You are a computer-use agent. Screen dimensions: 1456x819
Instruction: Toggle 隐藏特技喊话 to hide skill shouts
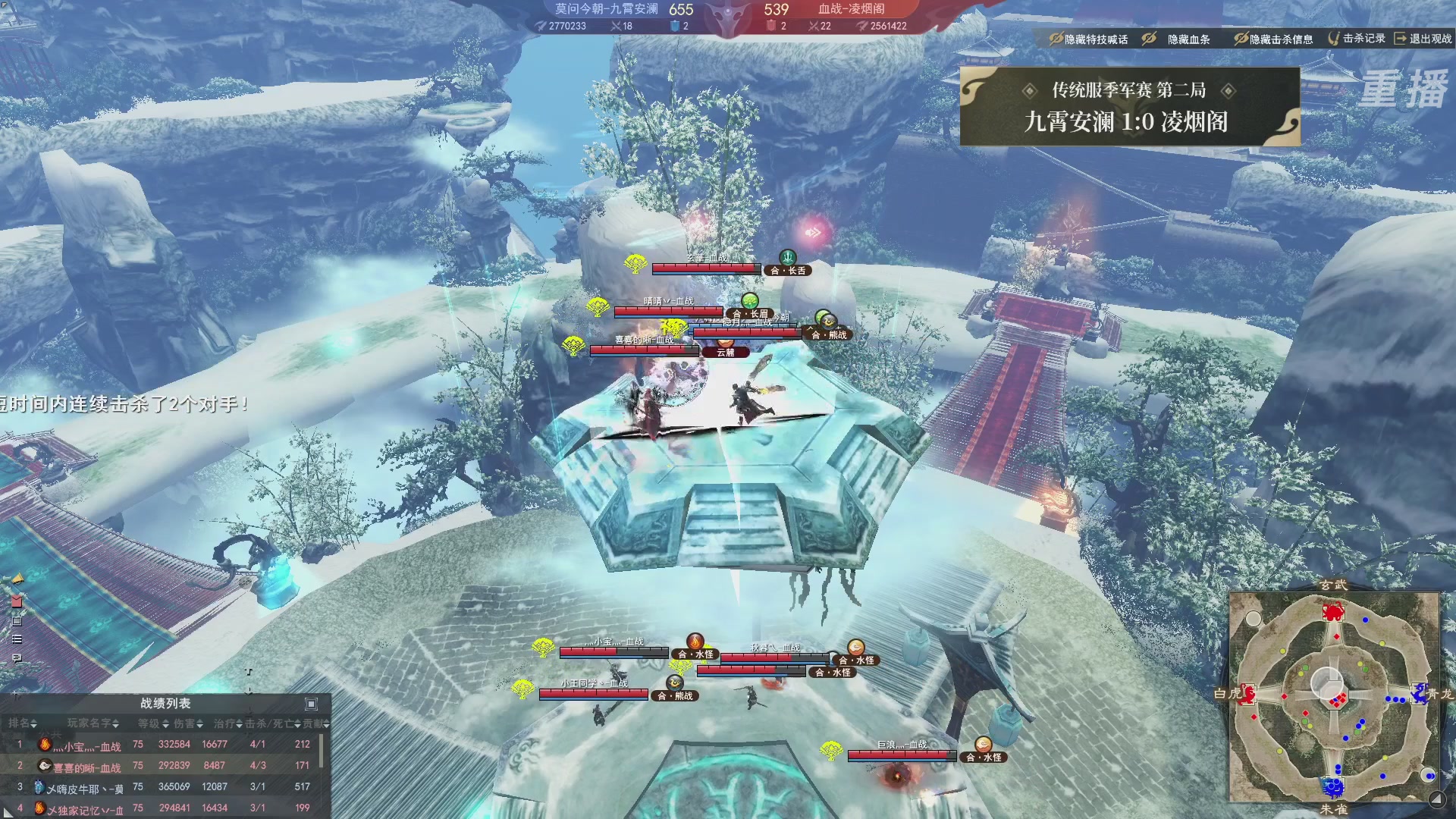(1088, 39)
